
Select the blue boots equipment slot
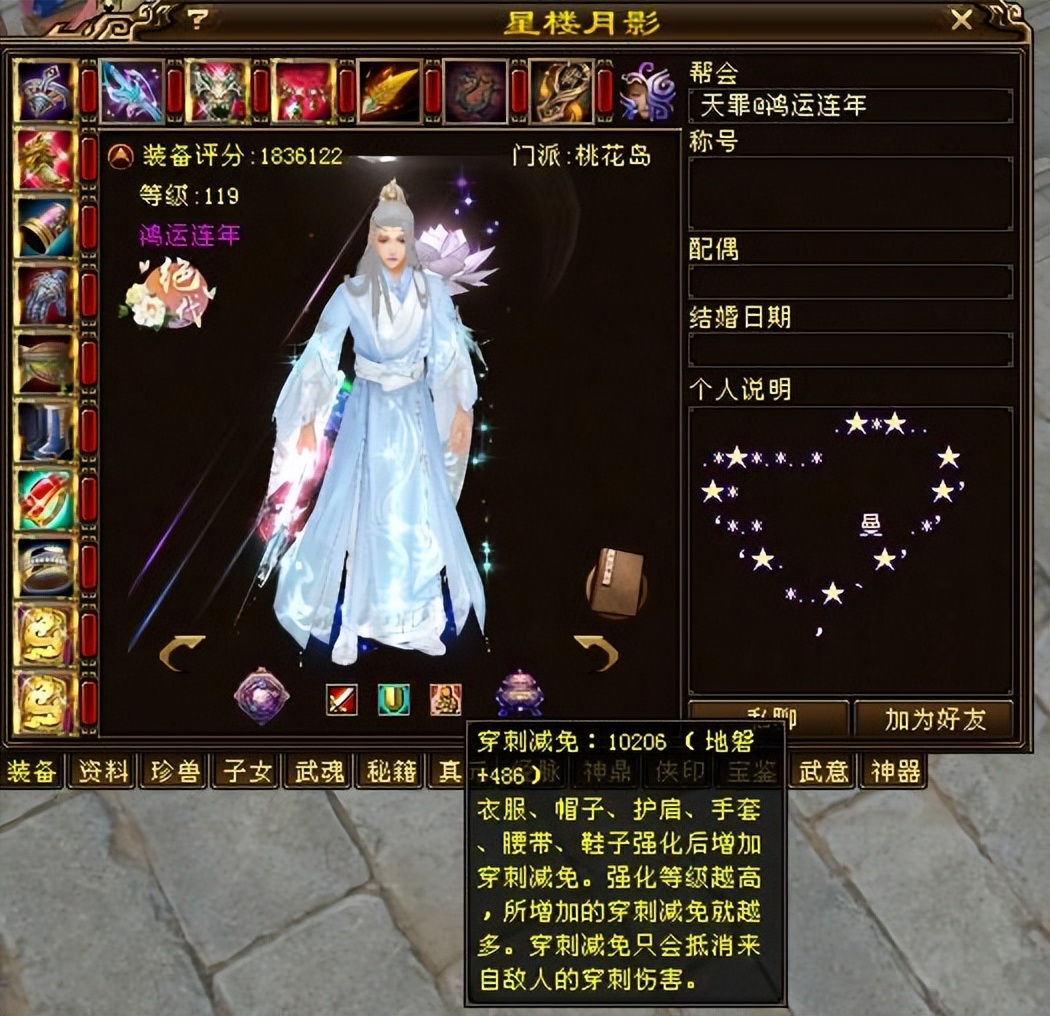click(45, 432)
